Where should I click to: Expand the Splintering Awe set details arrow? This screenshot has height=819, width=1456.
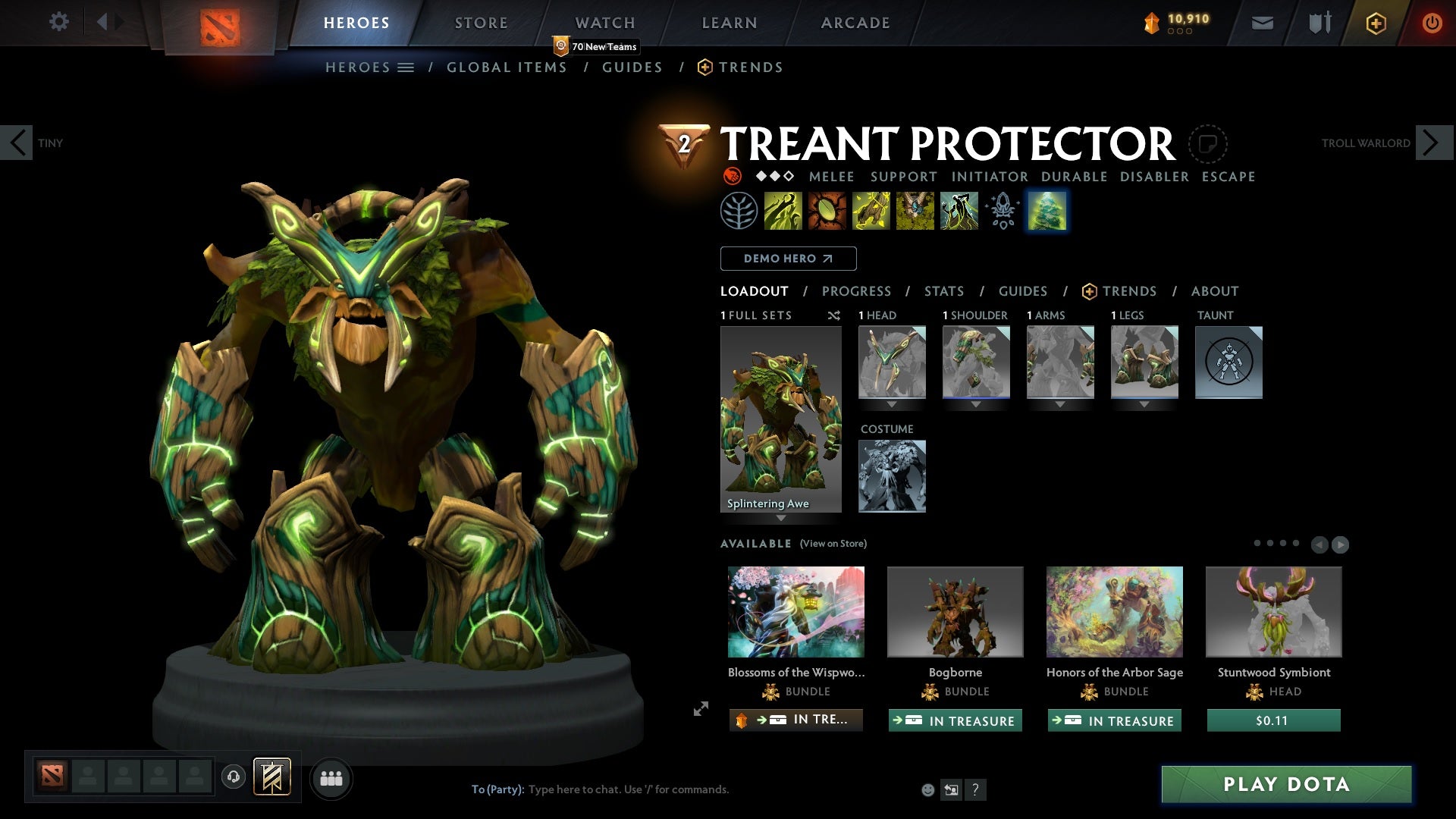[x=781, y=519]
